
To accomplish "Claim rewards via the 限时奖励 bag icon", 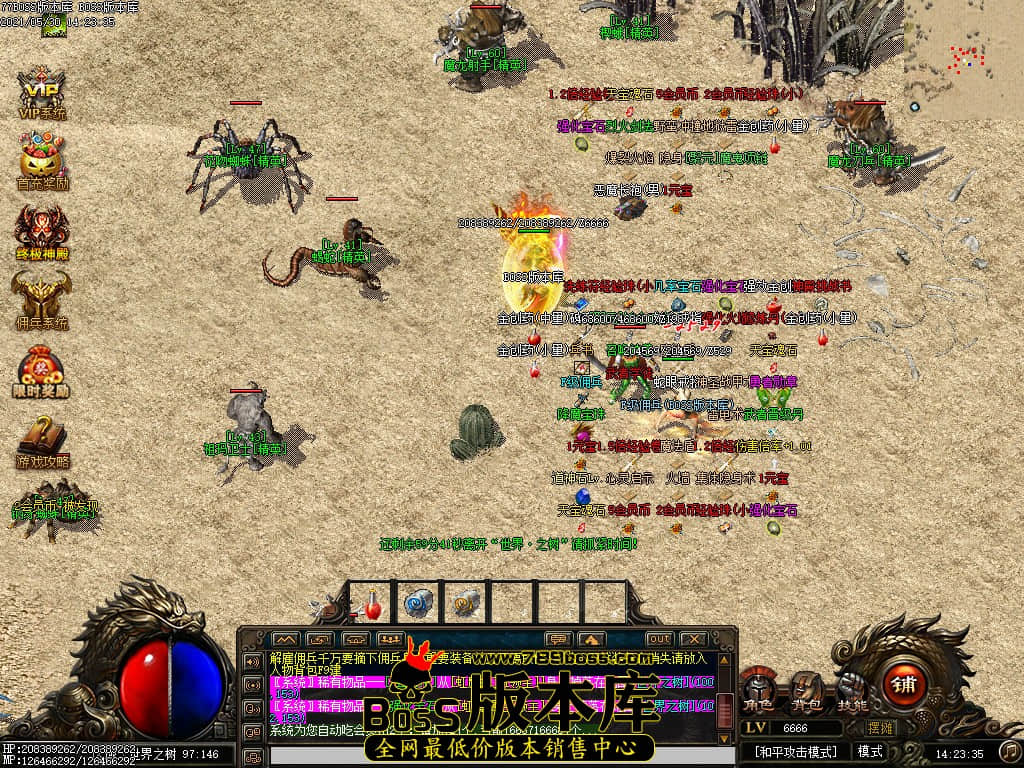I will [41, 370].
